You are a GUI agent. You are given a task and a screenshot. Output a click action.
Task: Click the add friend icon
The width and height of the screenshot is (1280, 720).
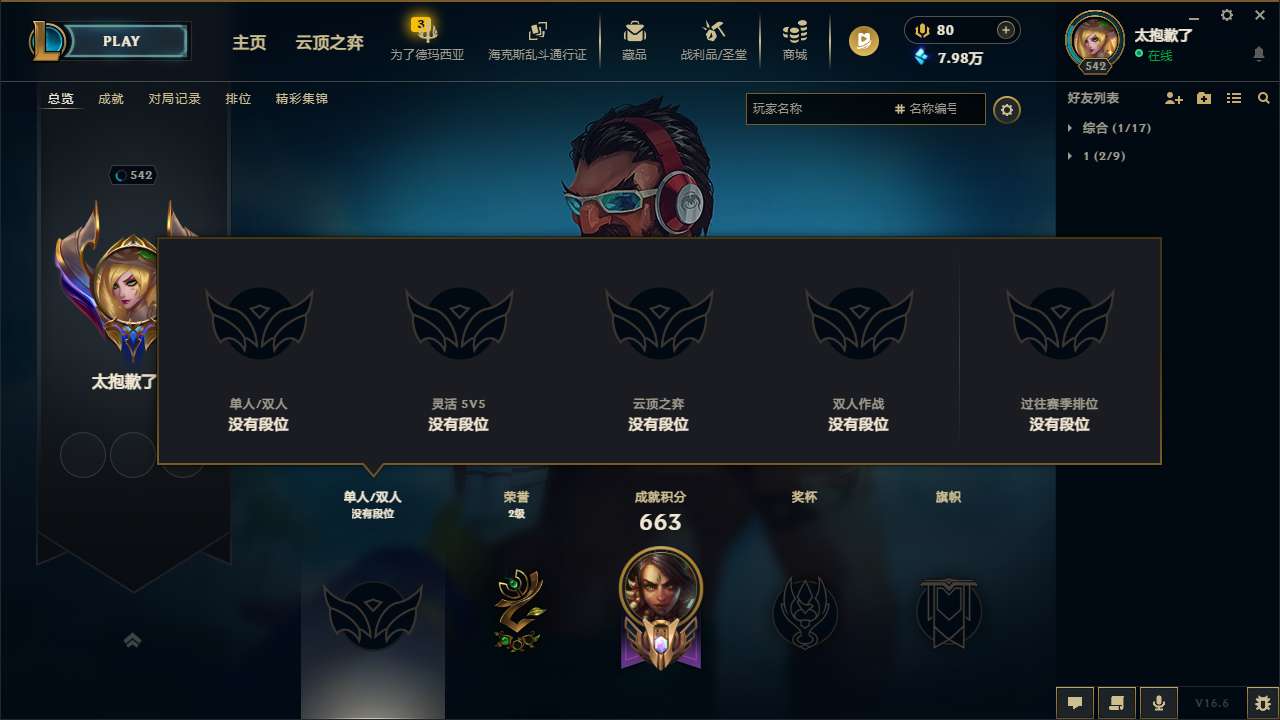point(1172,98)
